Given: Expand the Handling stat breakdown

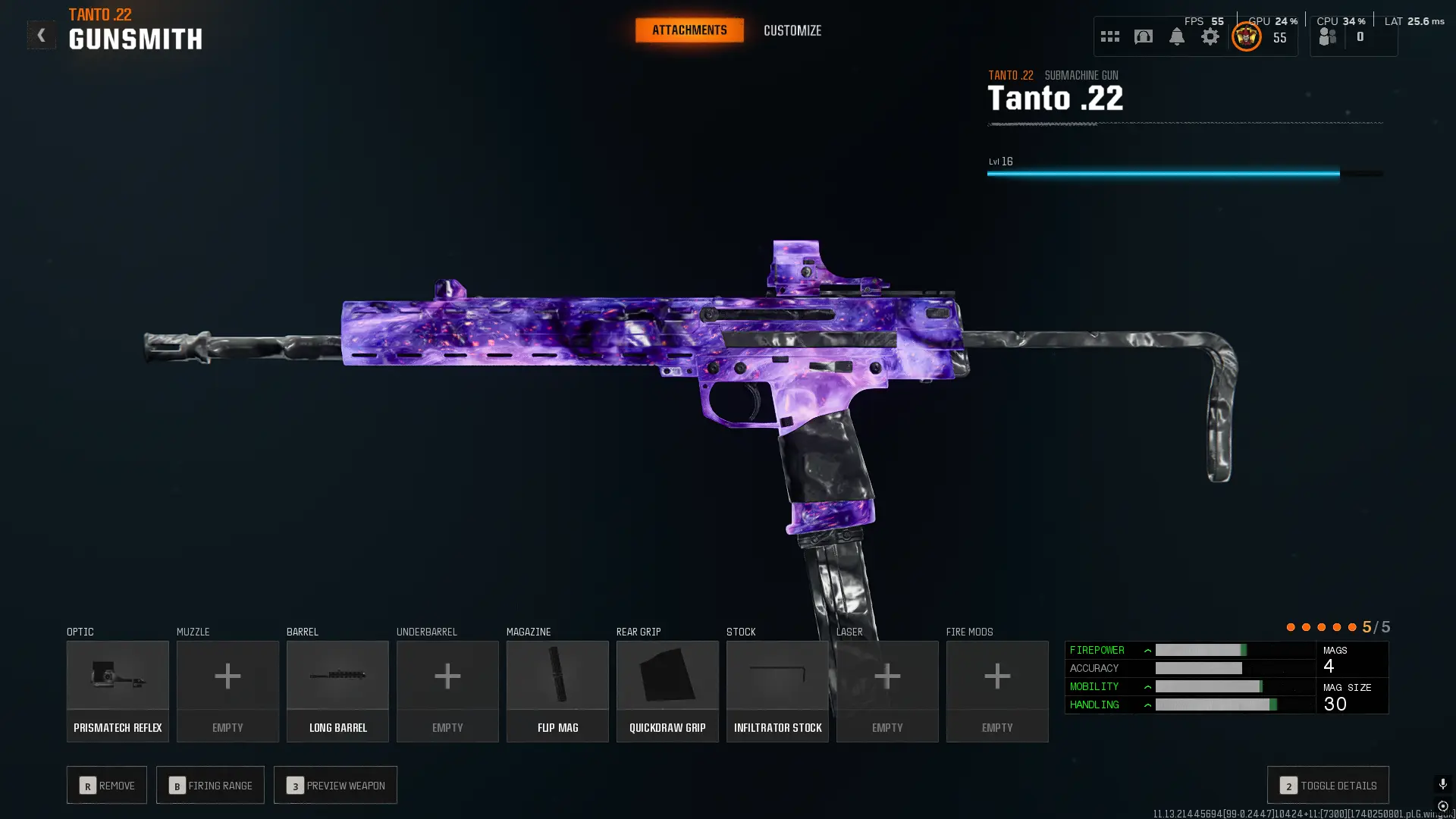Looking at the screenshot, I should pos(1148,704).
